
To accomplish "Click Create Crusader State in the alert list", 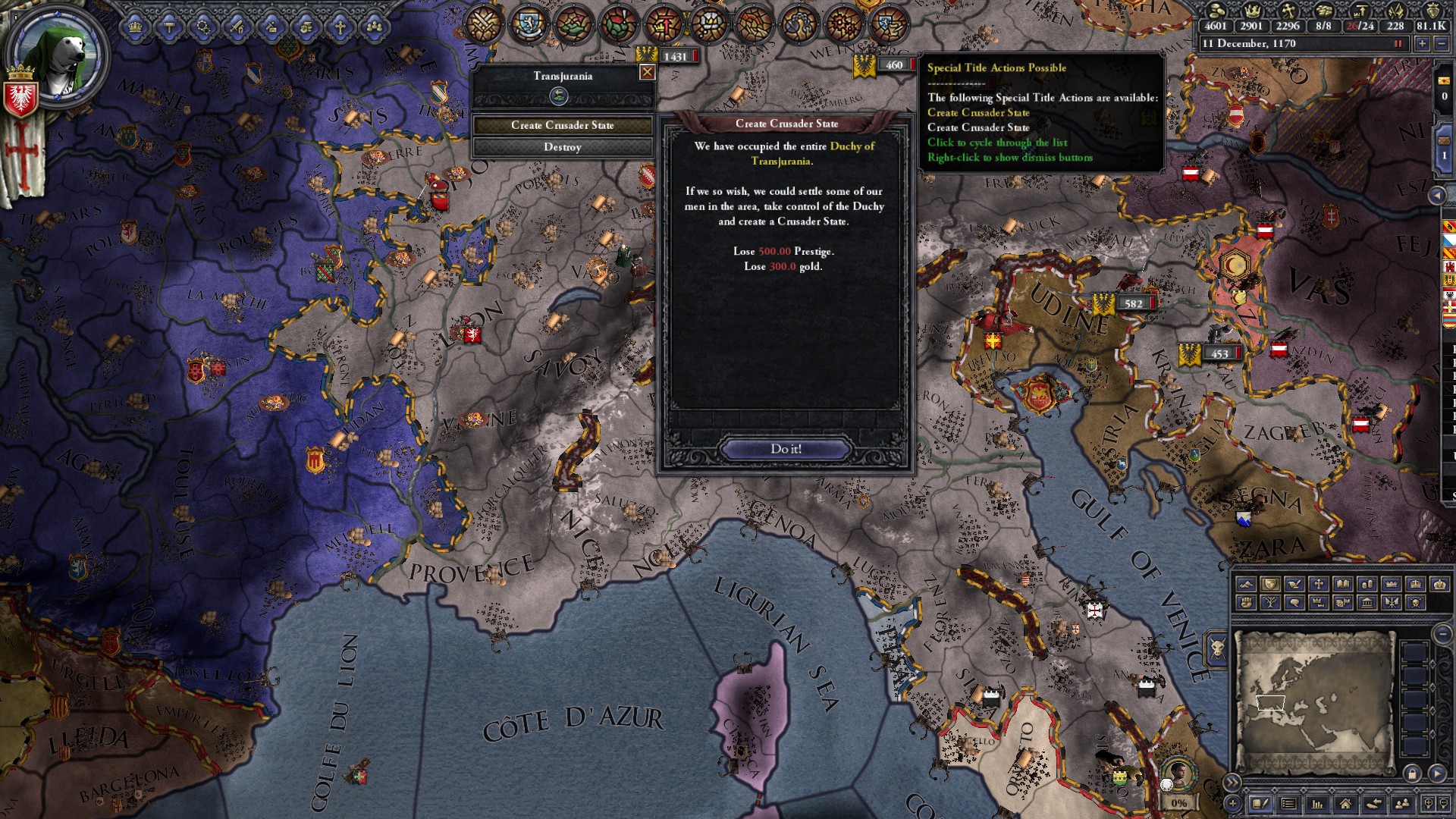I will pyautogui.click(x=979, y=111).
